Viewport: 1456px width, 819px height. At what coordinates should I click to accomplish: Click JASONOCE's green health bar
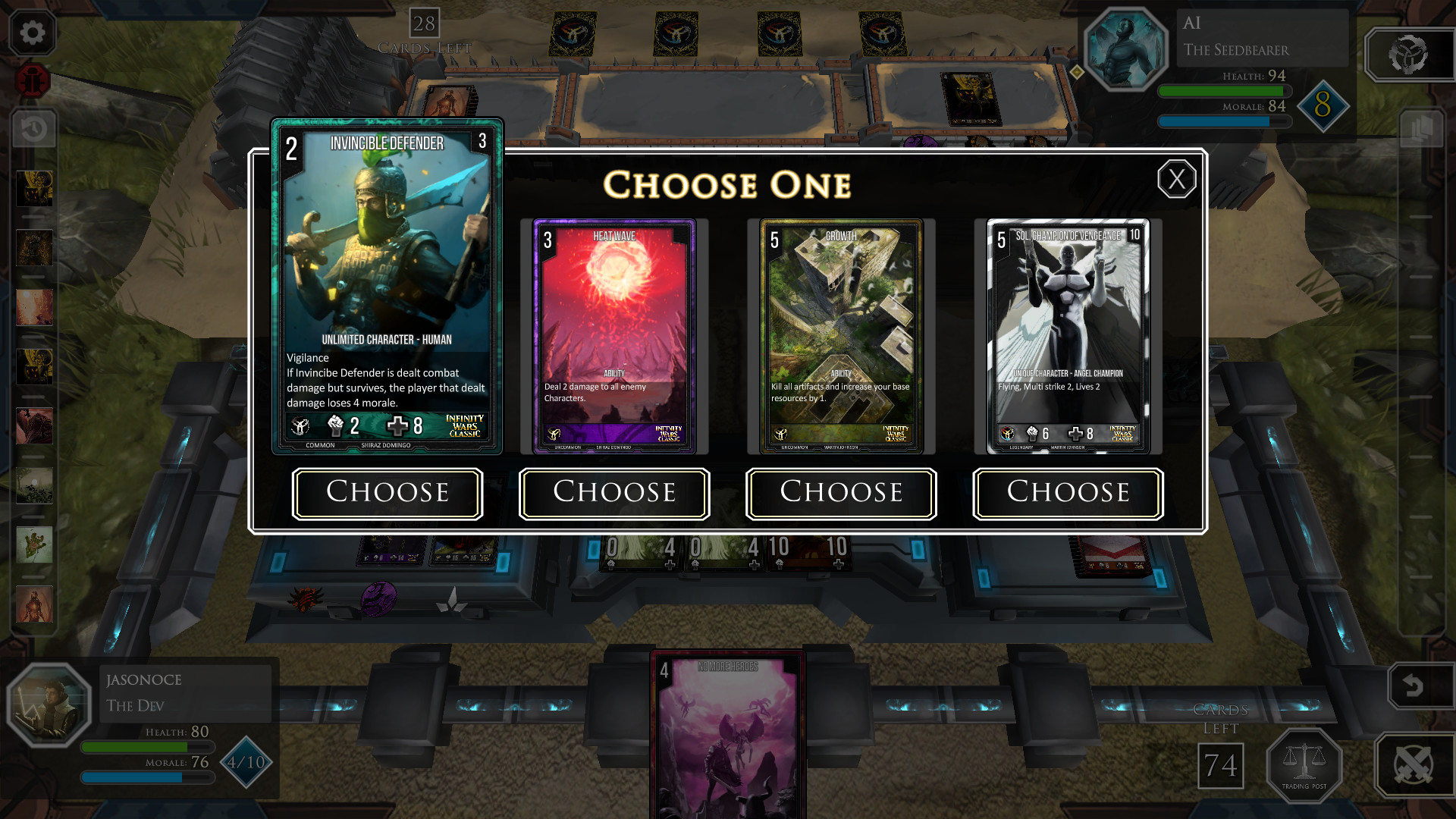point(146,747)
